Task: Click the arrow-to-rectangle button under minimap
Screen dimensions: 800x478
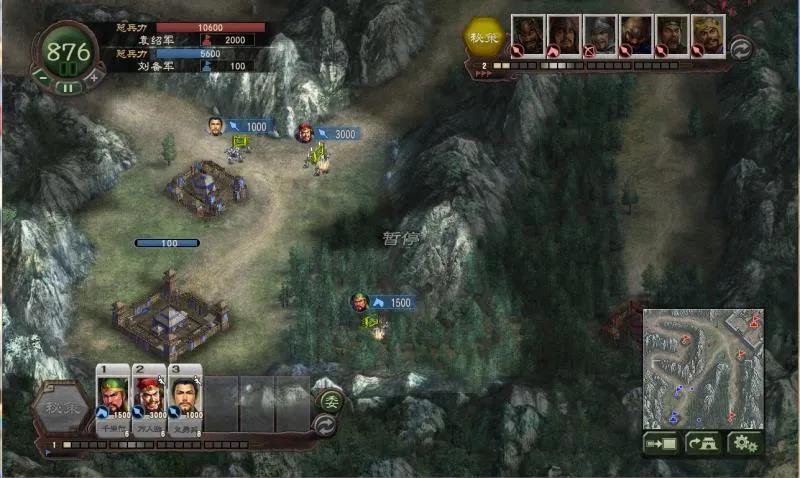Action: 662,443
